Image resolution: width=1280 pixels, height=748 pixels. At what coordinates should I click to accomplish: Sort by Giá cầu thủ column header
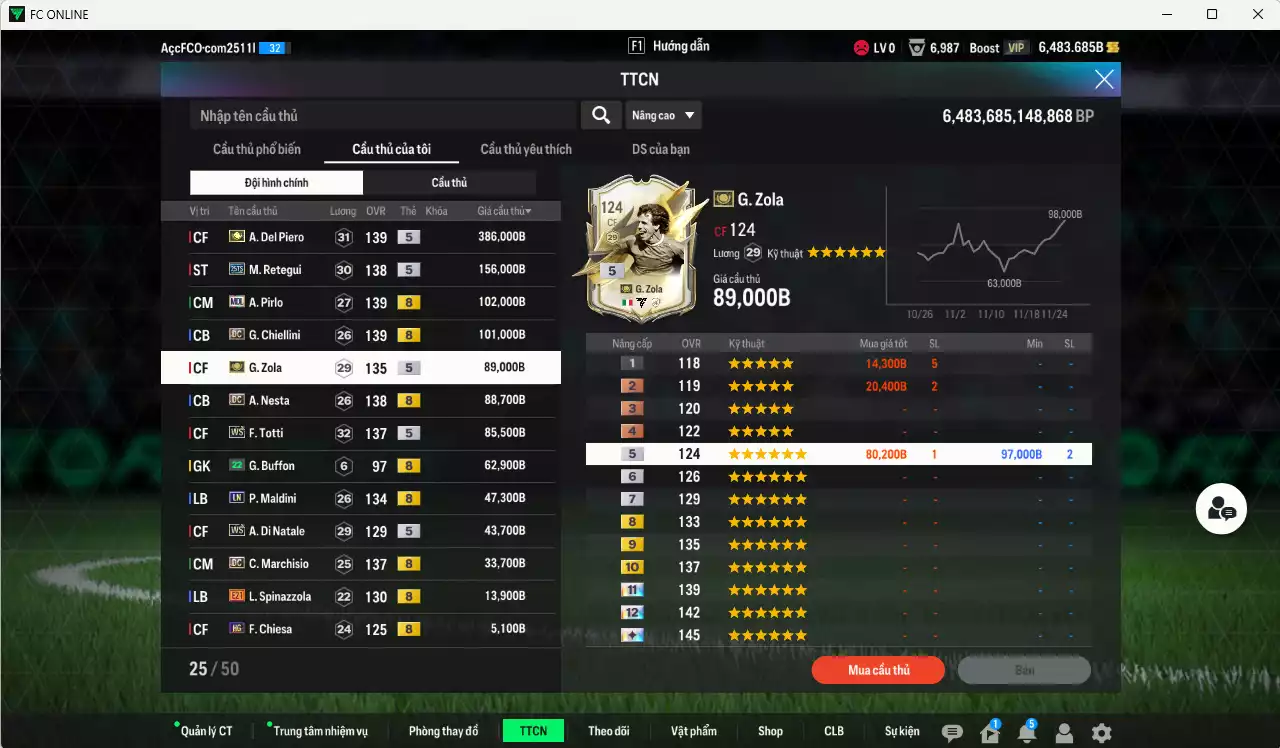(501, 211)
